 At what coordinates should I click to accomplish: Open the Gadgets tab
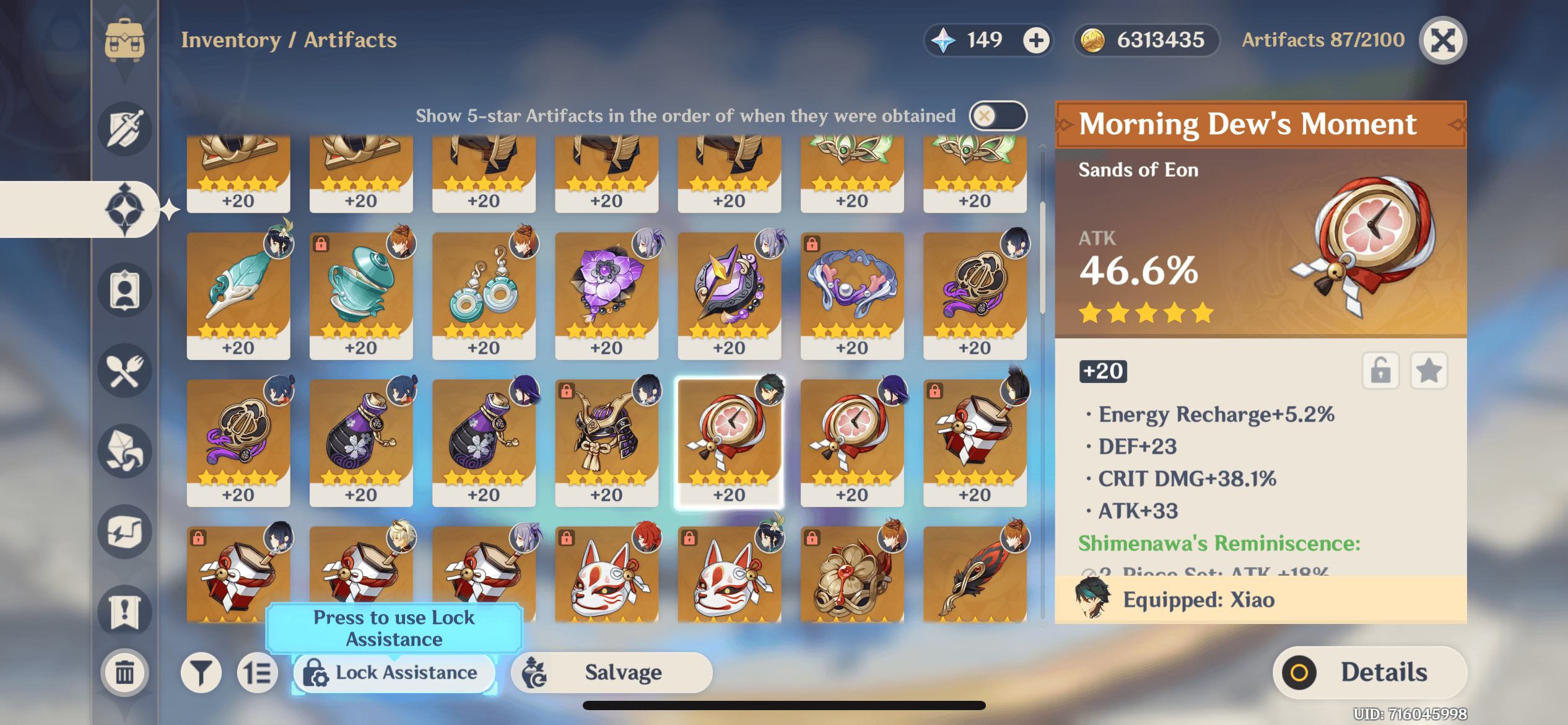pos(124,532)
